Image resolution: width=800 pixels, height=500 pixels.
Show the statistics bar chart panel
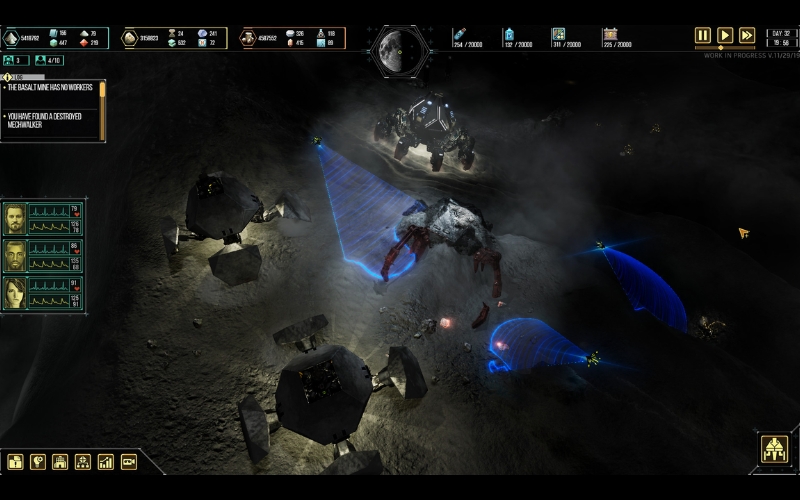[106, 462]
